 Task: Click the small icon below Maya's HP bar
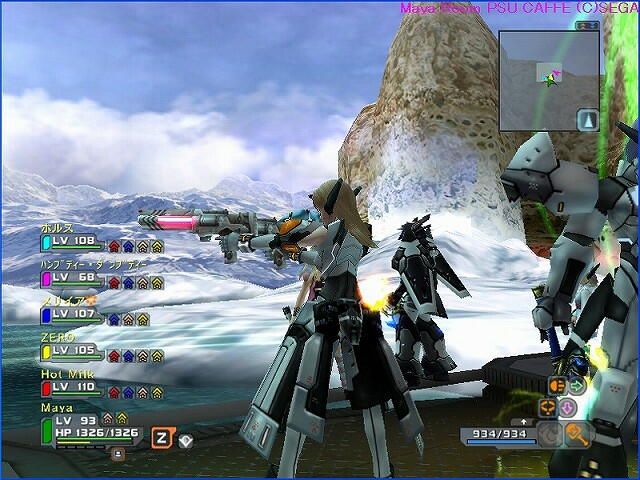pos(117,453)
